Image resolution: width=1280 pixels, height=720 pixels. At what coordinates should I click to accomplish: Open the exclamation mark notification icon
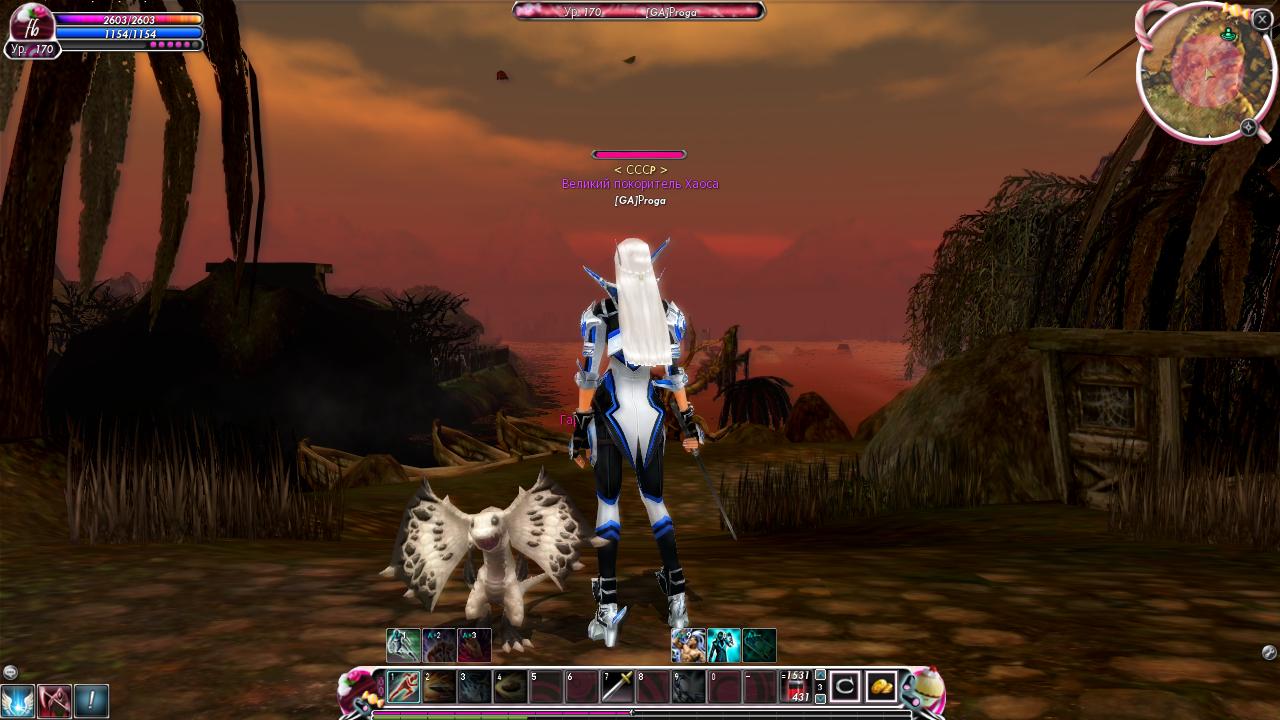point(91,700)
